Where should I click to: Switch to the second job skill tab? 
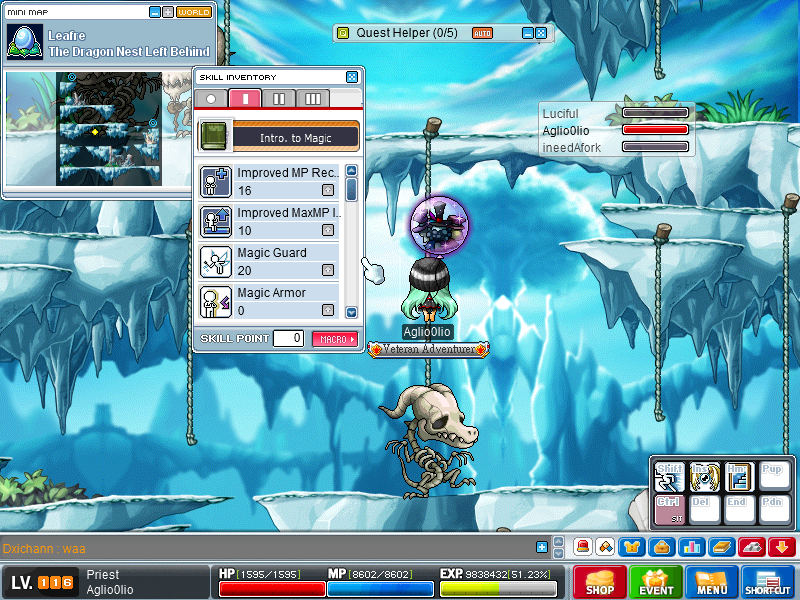(279, 98)
